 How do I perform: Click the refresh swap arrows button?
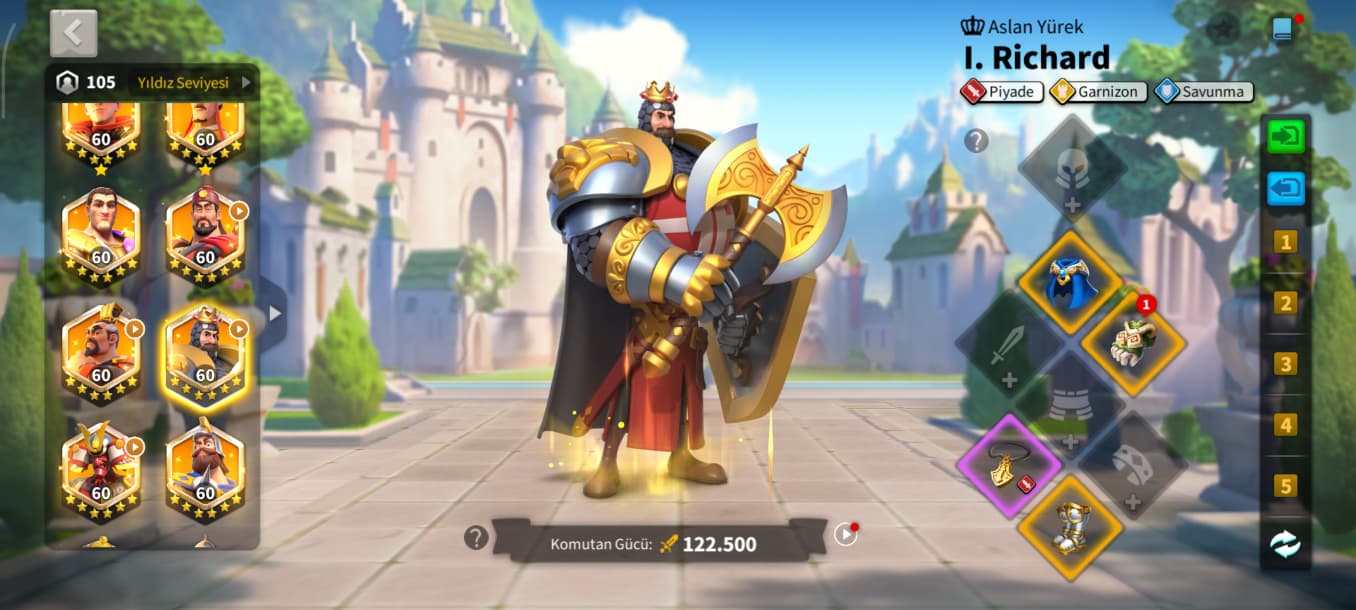coord(1285,544)
